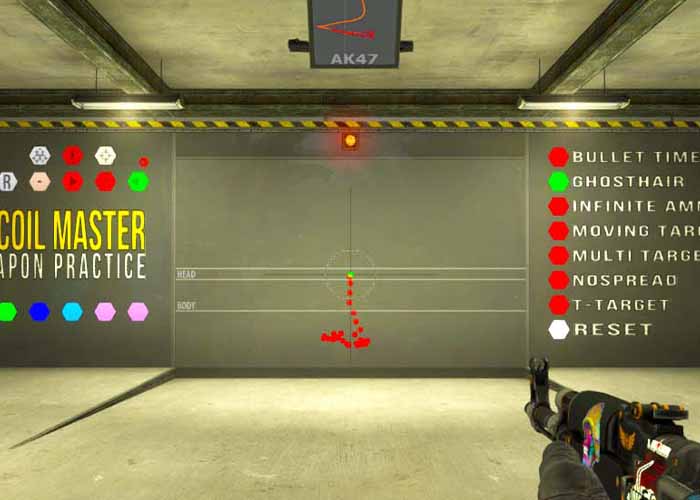This screenshot has height=500, width=700.
Task: Enable the Infinite Ammo option
Action: tap(558, 207)
